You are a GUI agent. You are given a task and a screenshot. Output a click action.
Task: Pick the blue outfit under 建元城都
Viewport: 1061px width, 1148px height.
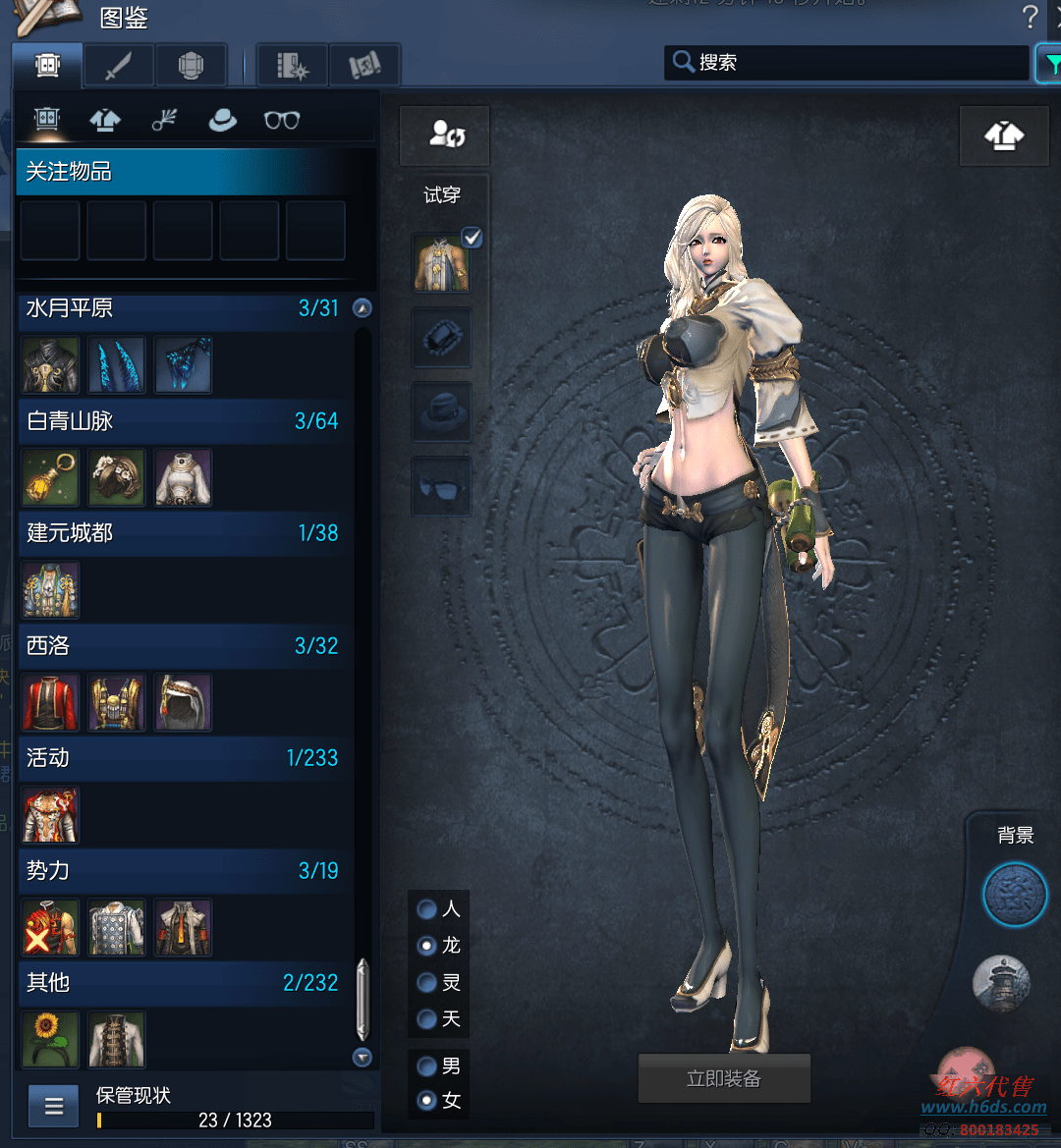(x=49, y=590)
